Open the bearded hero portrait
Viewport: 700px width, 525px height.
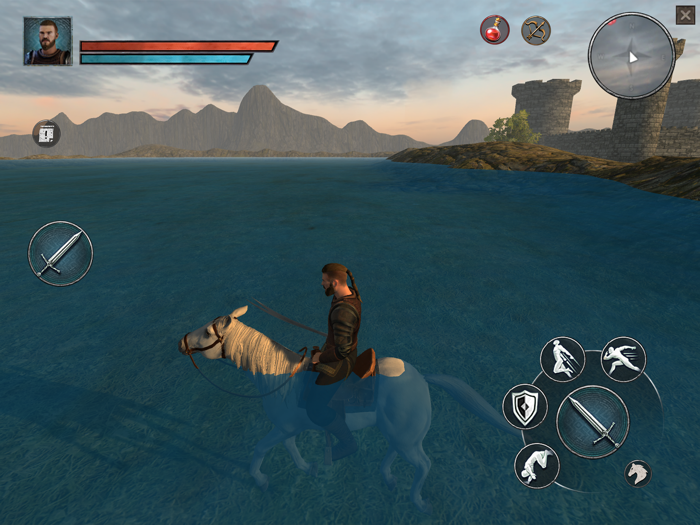(x=48, y=41)
